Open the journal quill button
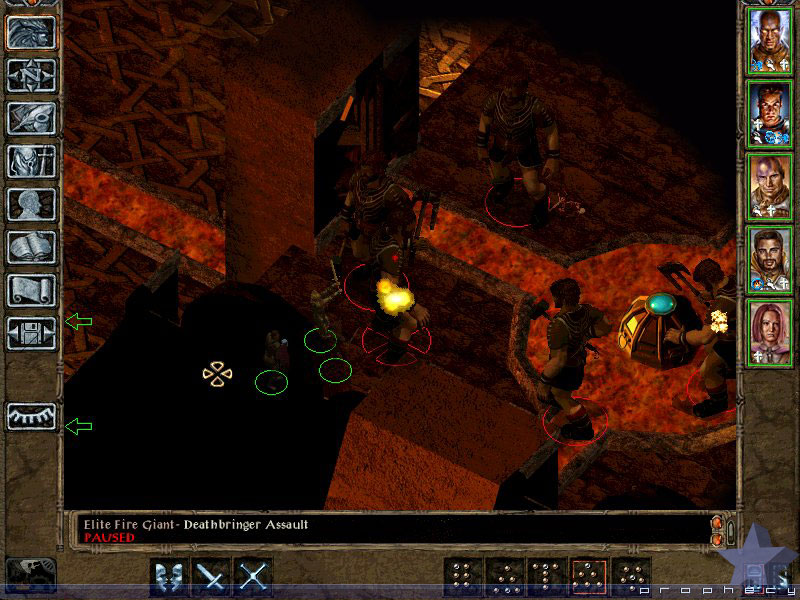The image size is (800, 600). point(31,118)
